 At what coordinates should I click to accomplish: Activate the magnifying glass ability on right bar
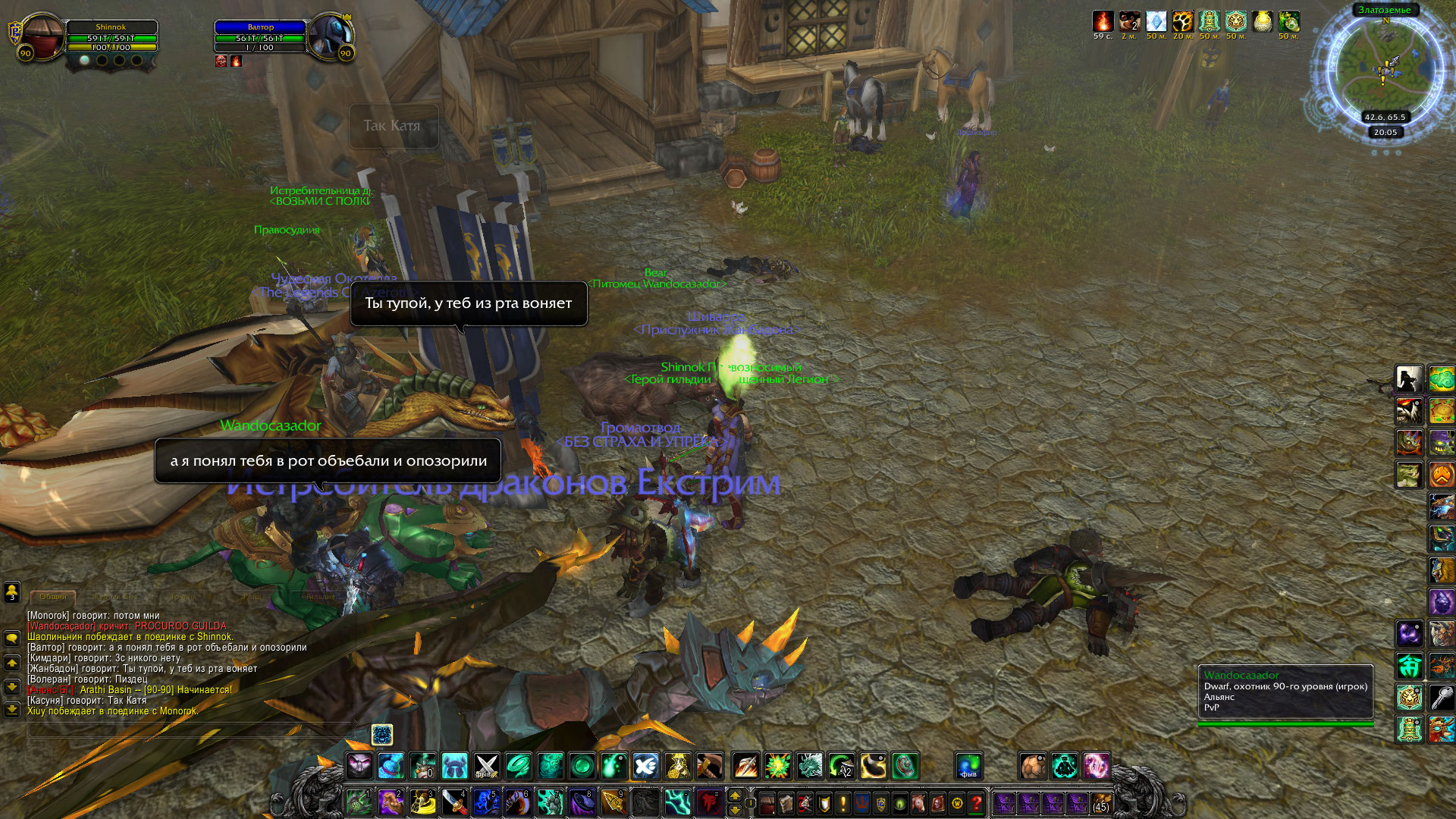pyautogui.click(x=1442, y=696)
